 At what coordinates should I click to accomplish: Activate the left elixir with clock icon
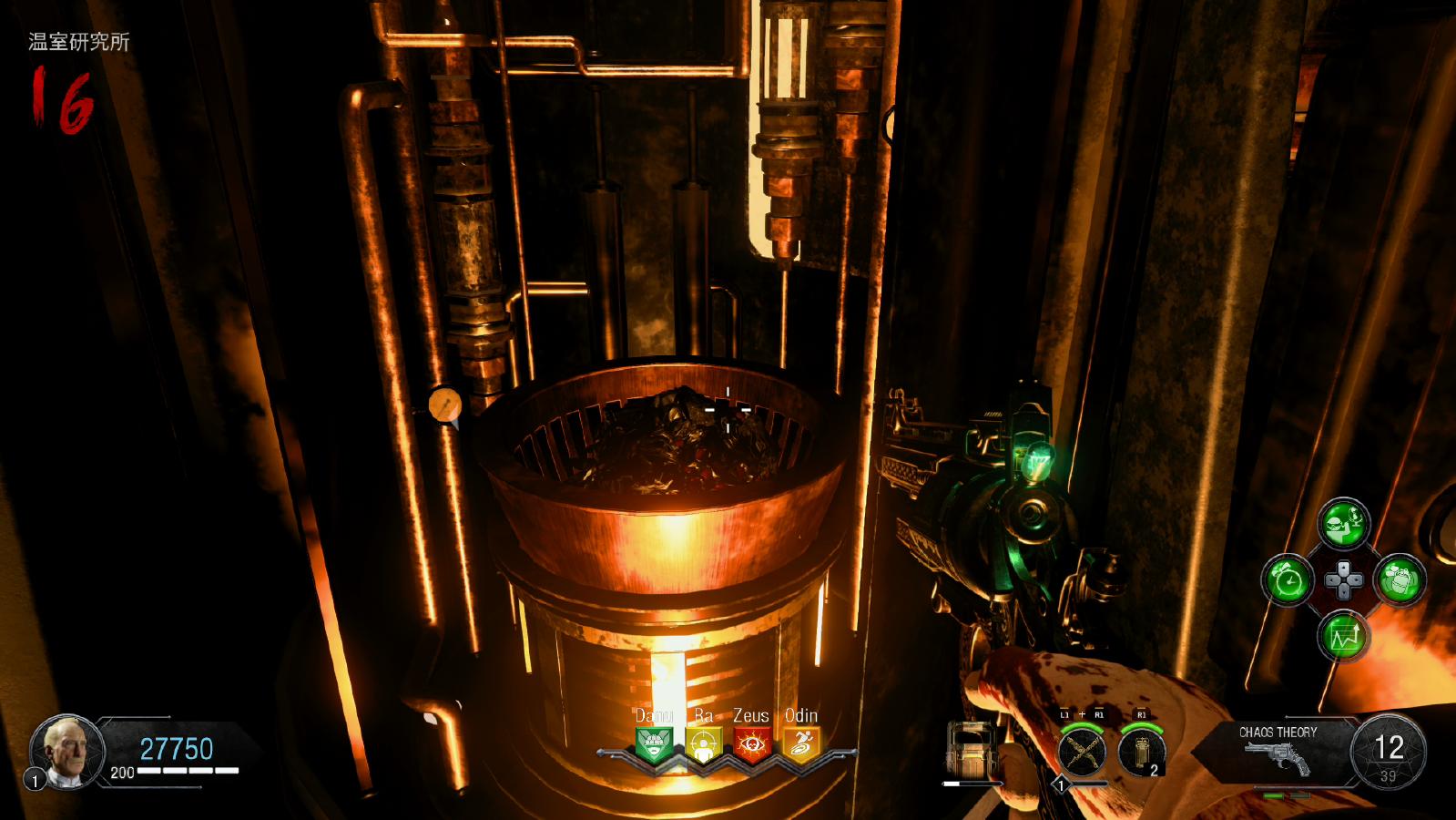pyautogui.click(x=1288, y=579)
